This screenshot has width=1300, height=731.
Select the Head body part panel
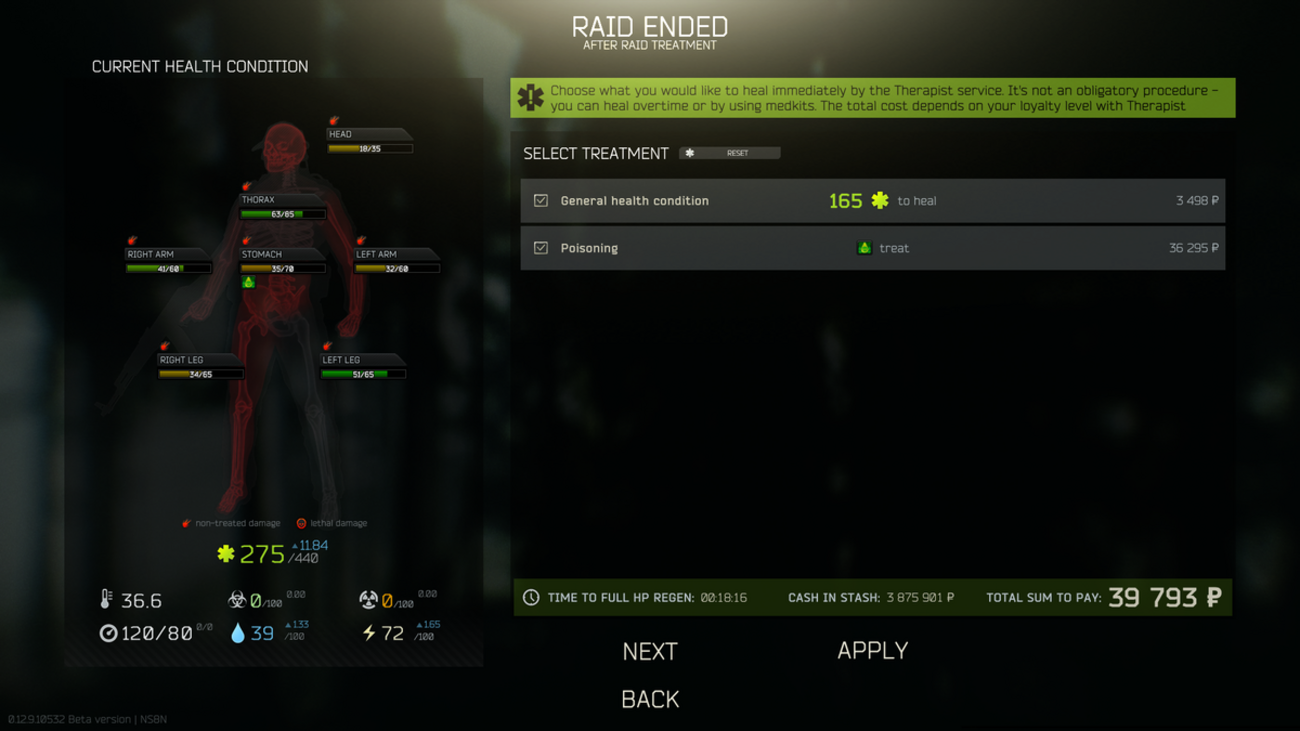(369, 141)
